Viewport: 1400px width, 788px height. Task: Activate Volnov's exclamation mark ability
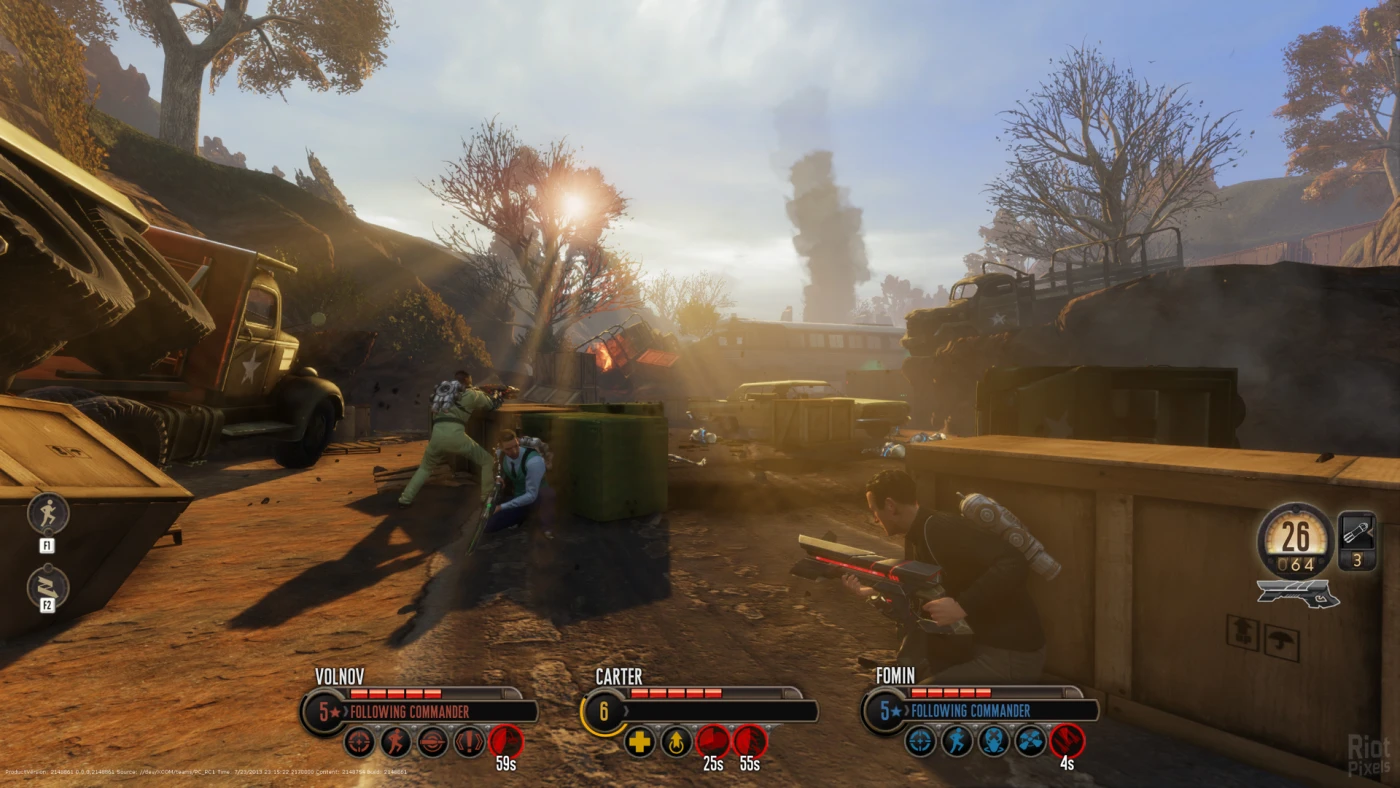(x=469, y=742)
